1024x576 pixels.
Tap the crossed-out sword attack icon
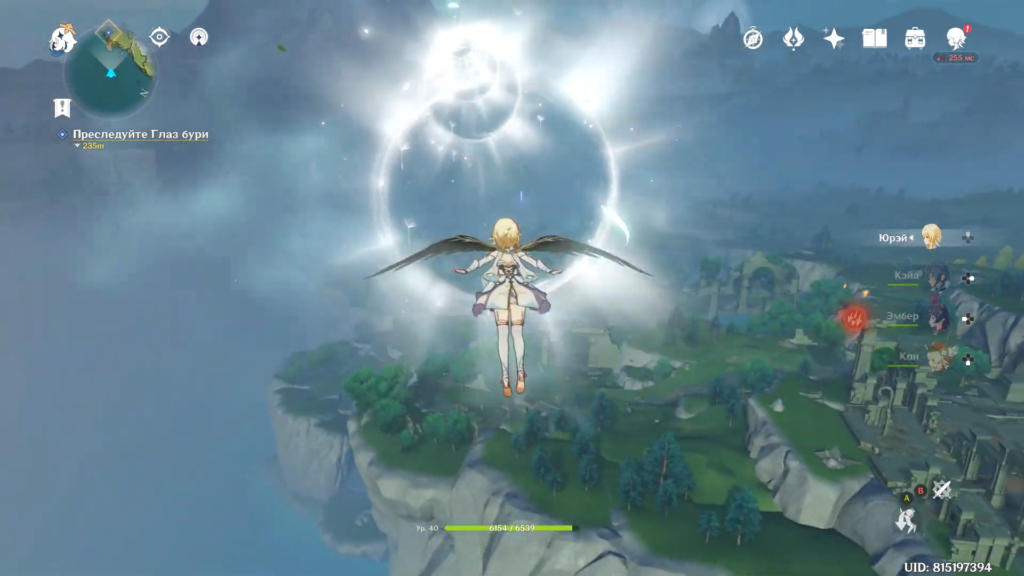point(941,490)
